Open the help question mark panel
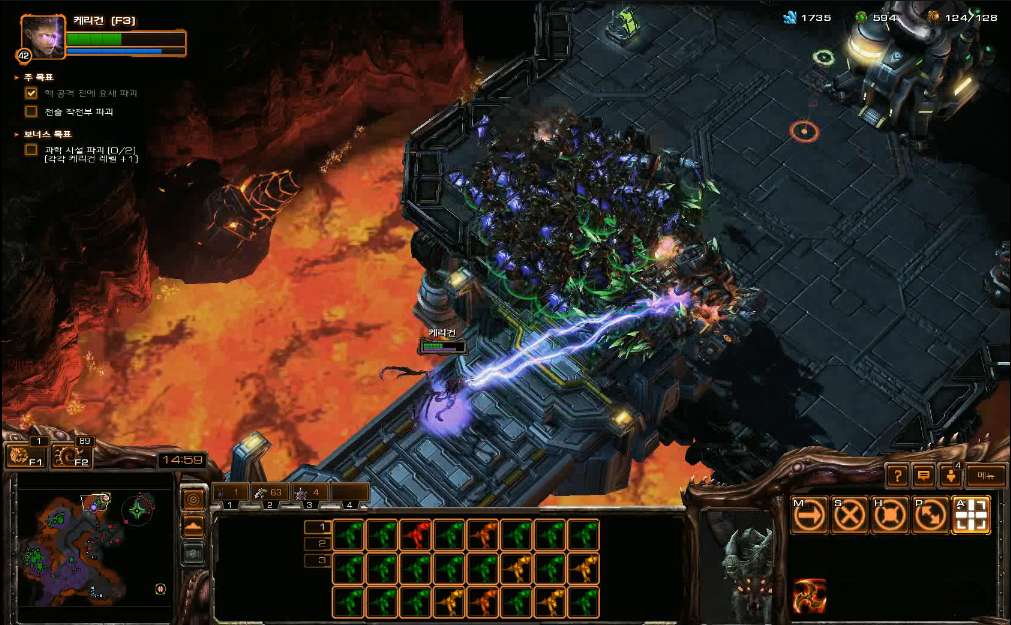This screenshot has width=1011, height=625. tap(897, 475)
